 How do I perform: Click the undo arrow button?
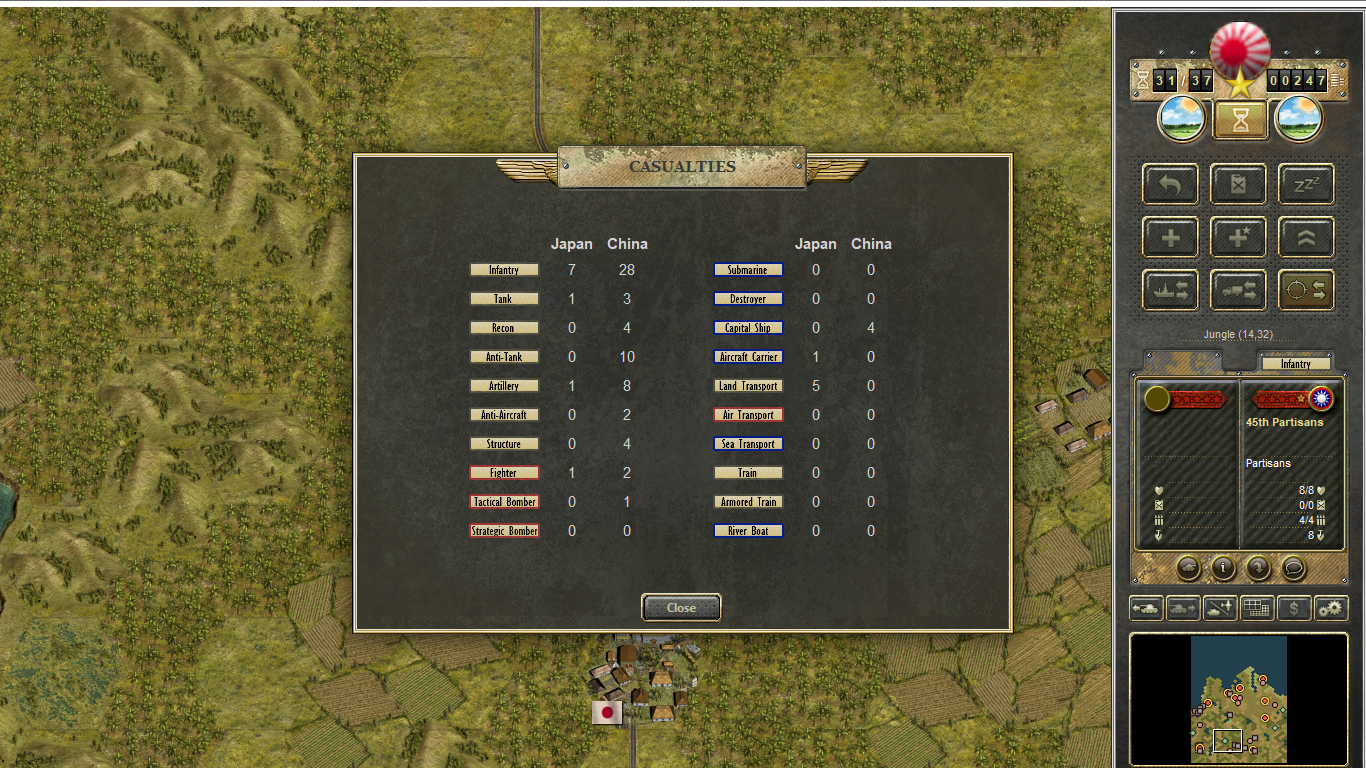click(1170, 184)
